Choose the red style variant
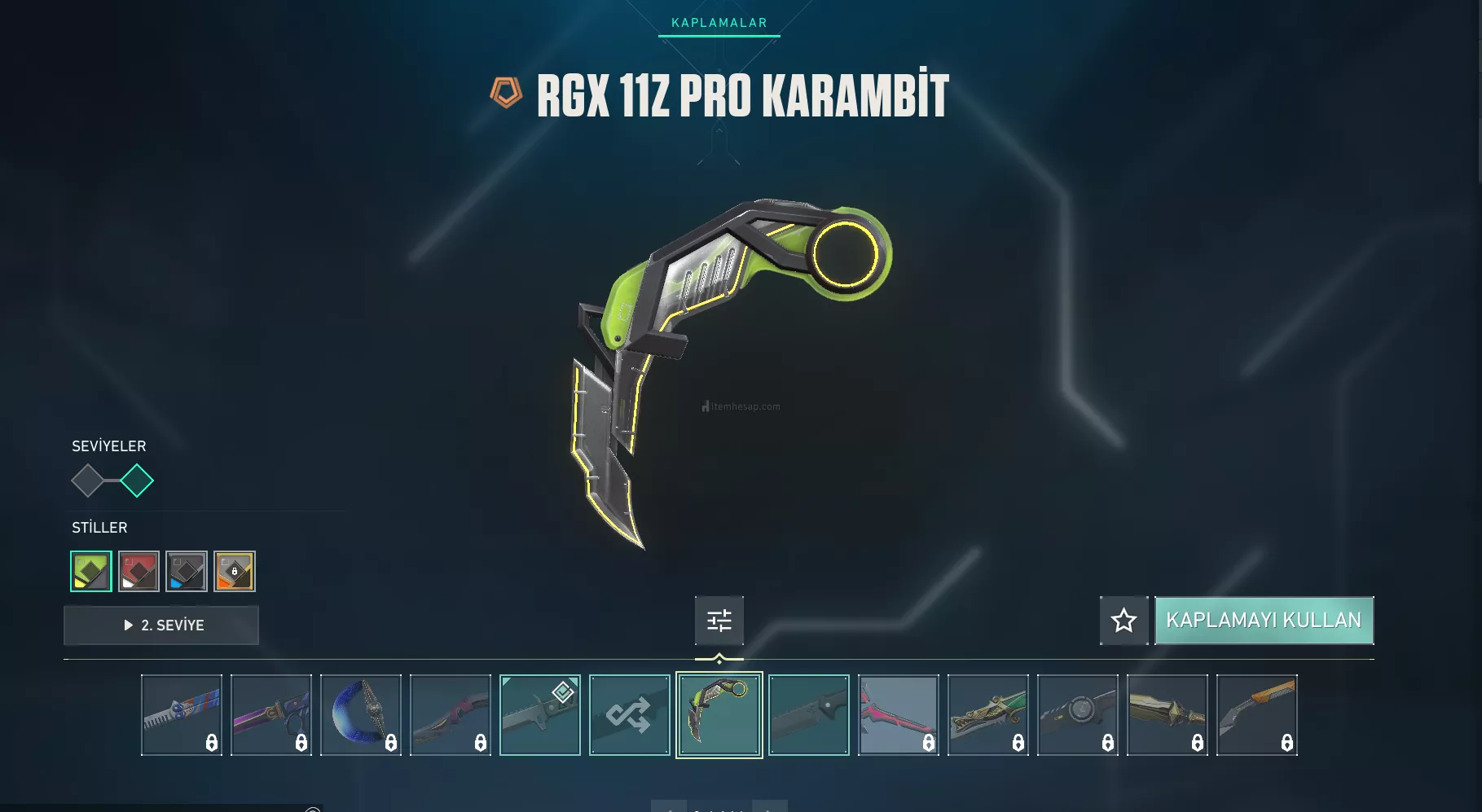The height and width of the screenshot is (812, 1482). (x=139, y=571)
